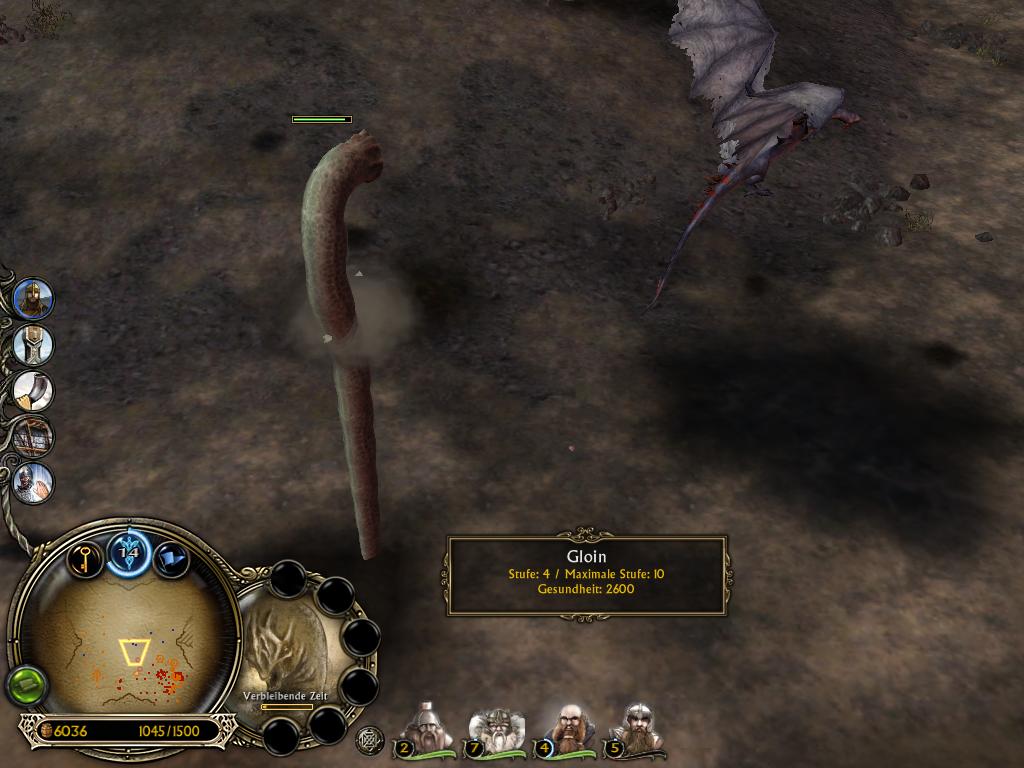
Task: Select the level 7 white-bearded dwarf hero
Action: coord(496,729)
